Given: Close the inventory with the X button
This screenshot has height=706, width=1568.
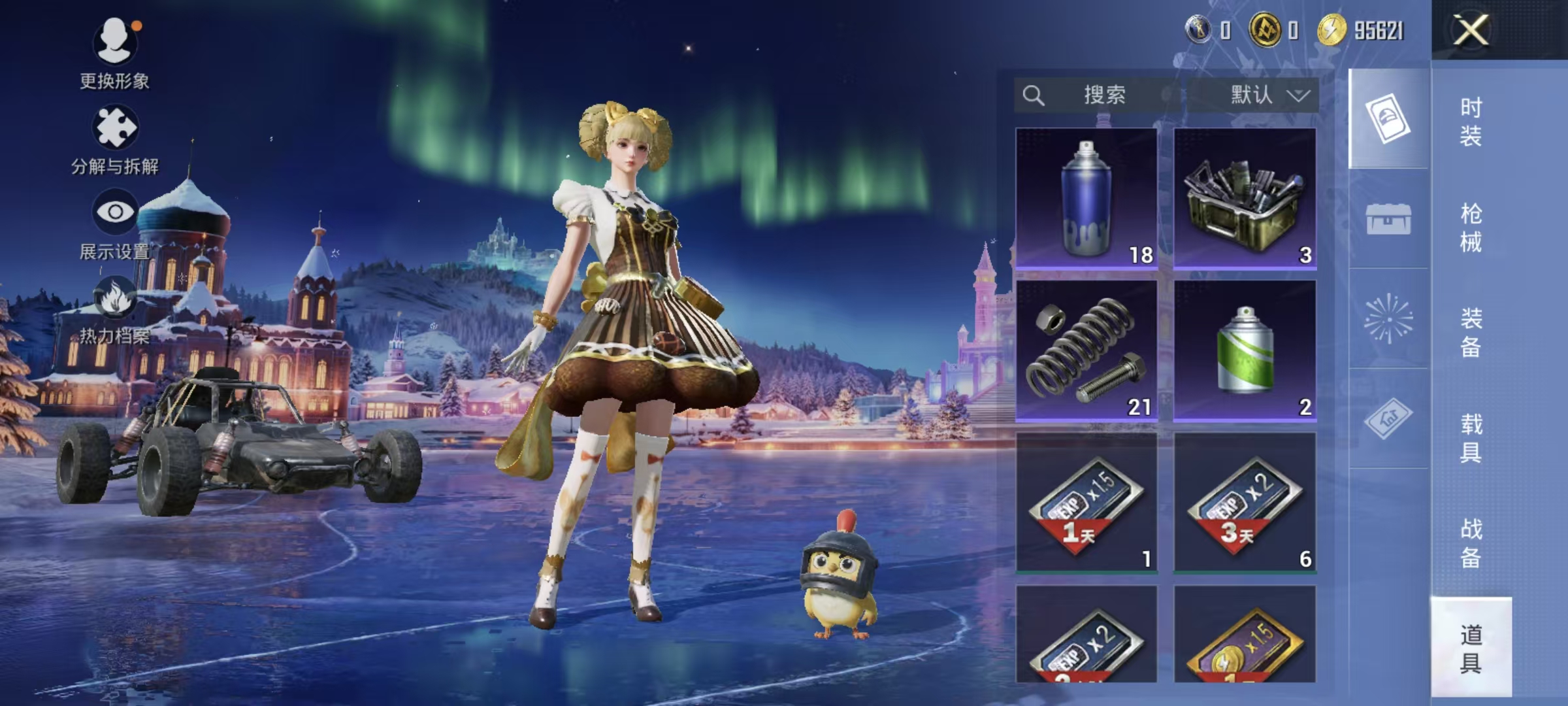Looking at the screenshot, I should [1470, 30].
